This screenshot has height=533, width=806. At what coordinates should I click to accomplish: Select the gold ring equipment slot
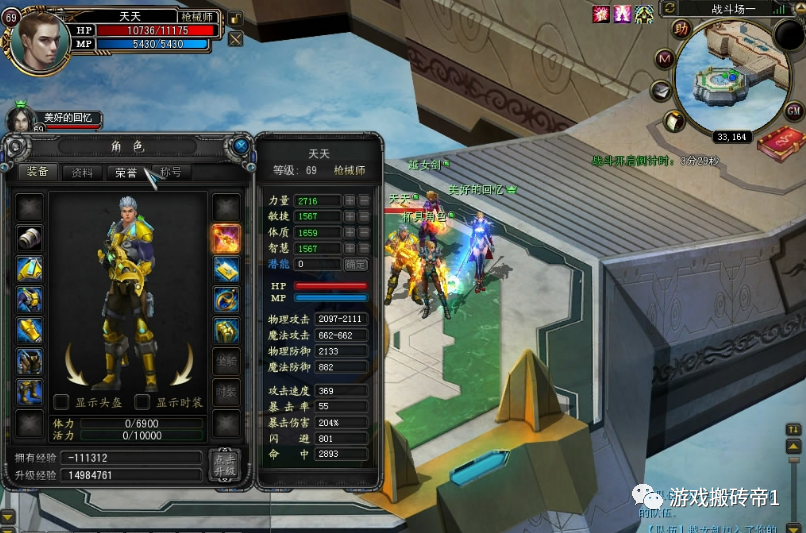coord(225,299)
